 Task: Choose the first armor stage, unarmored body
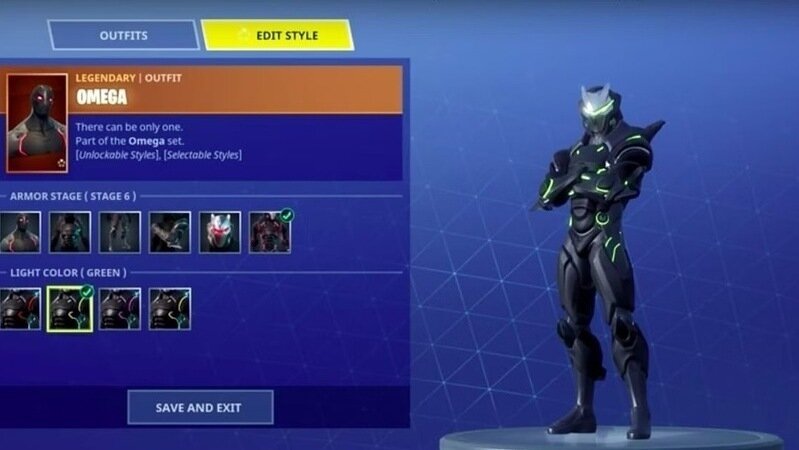tap(20, 232)
